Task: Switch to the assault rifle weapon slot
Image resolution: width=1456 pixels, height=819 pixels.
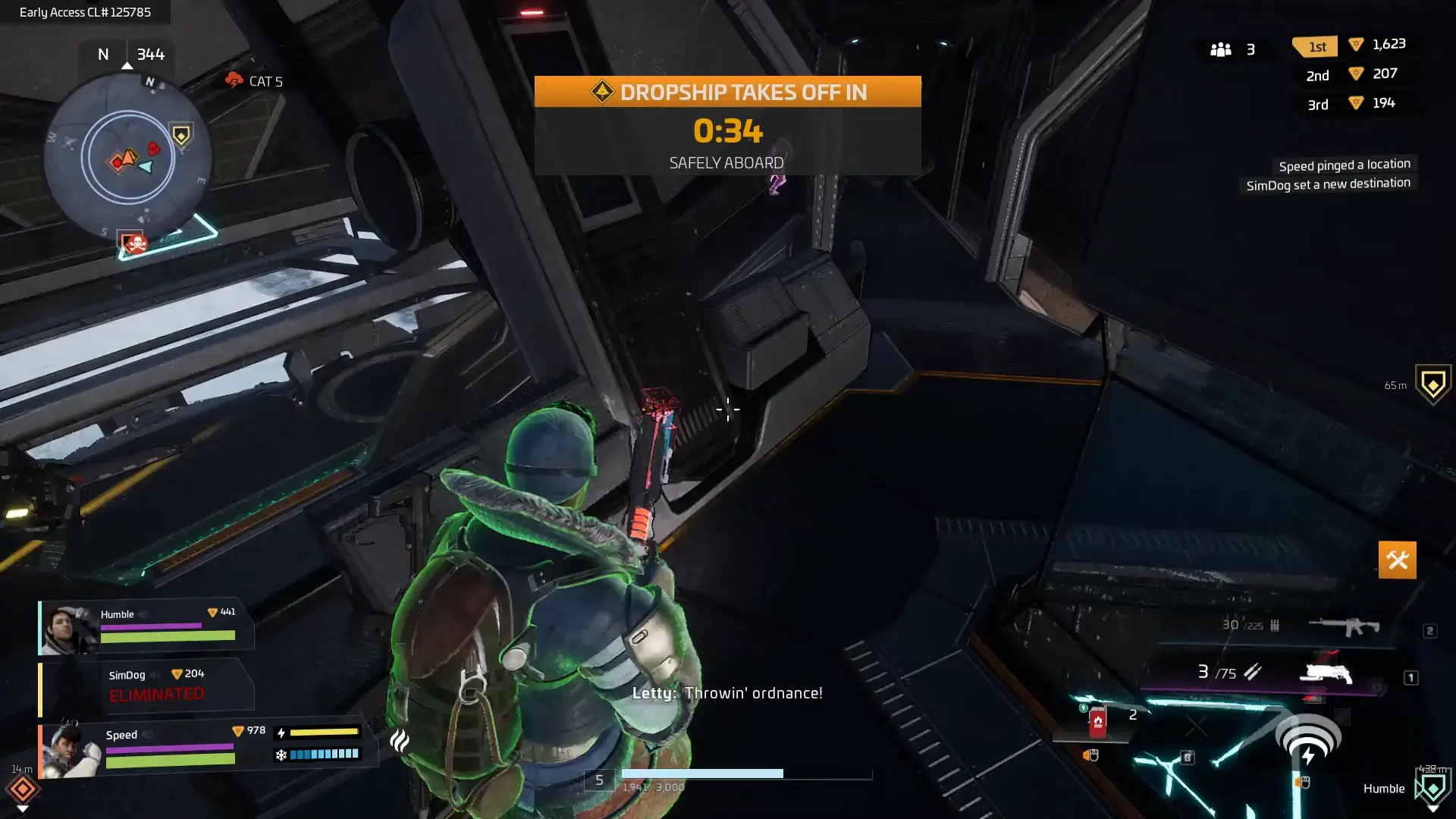Action: click(1343, 626)
